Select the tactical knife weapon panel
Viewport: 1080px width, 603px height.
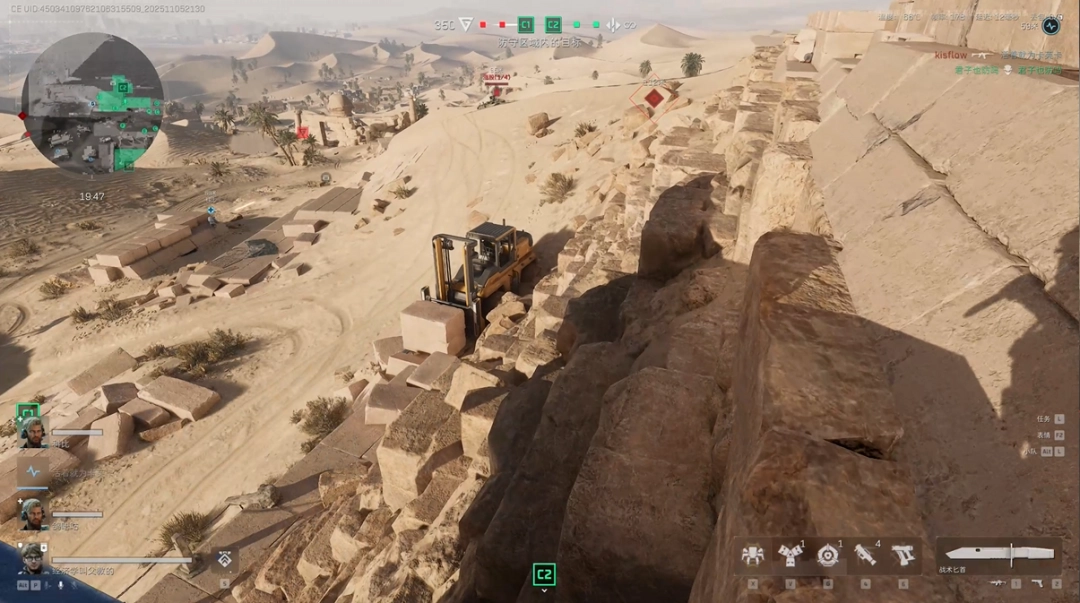[x=998, y=555]
